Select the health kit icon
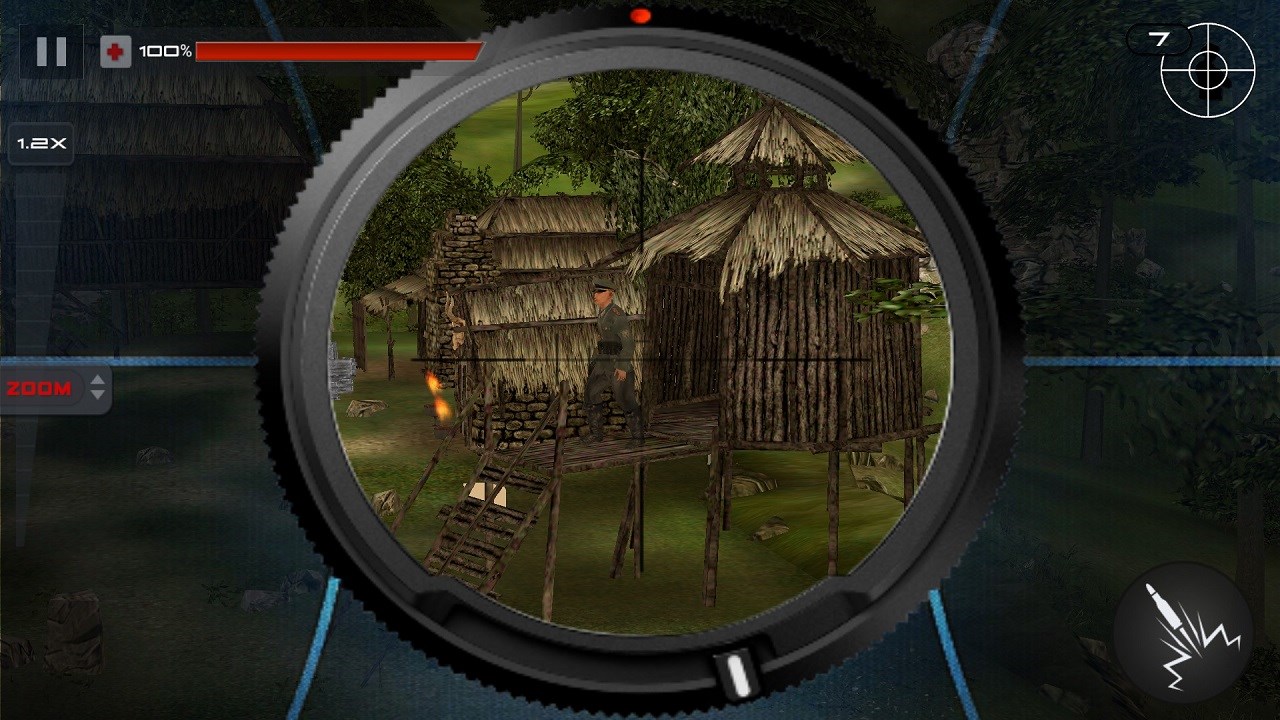Image resolution: width=1280 pixels, height=720 pixels. tap(115, 52)
